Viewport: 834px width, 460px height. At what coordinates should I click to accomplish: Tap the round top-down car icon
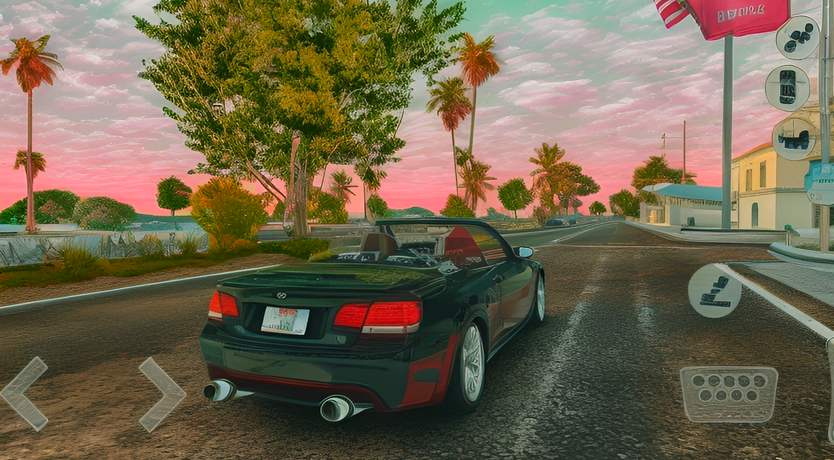[787, 87]
